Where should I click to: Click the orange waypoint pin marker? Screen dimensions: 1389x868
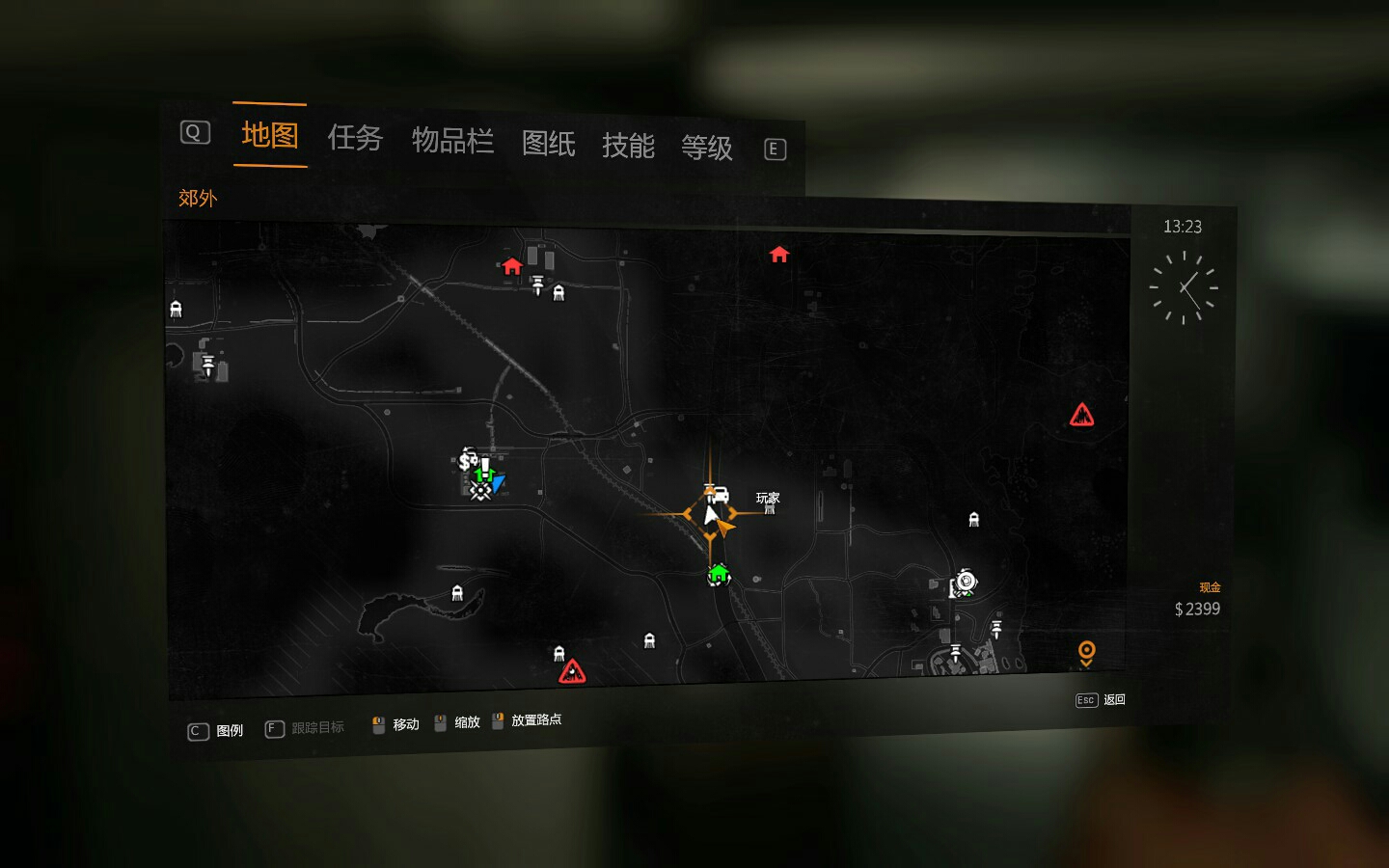(x=1086, y=653)
